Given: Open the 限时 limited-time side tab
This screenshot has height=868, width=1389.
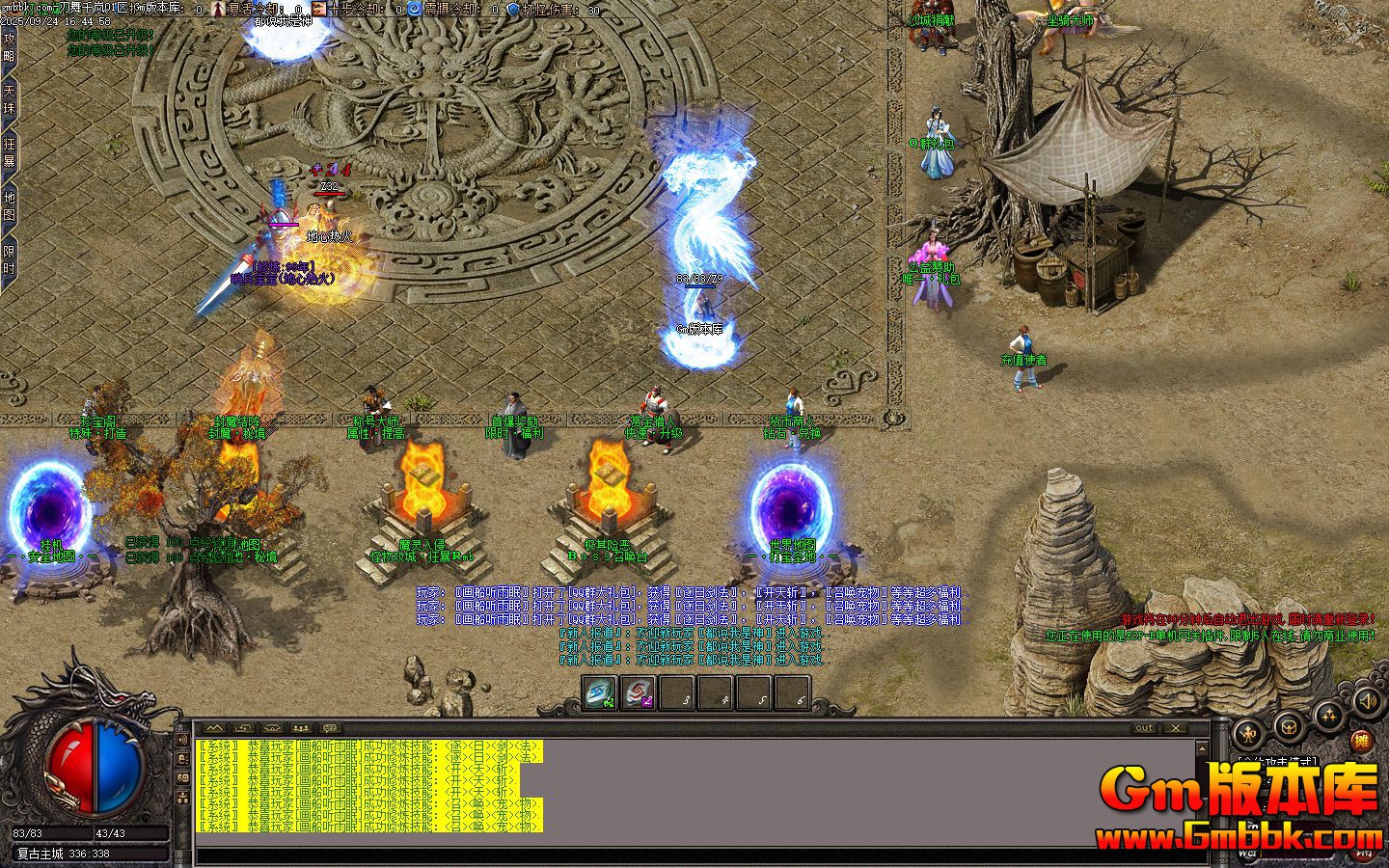Looking at the screenshot, I should coord(9,258).
